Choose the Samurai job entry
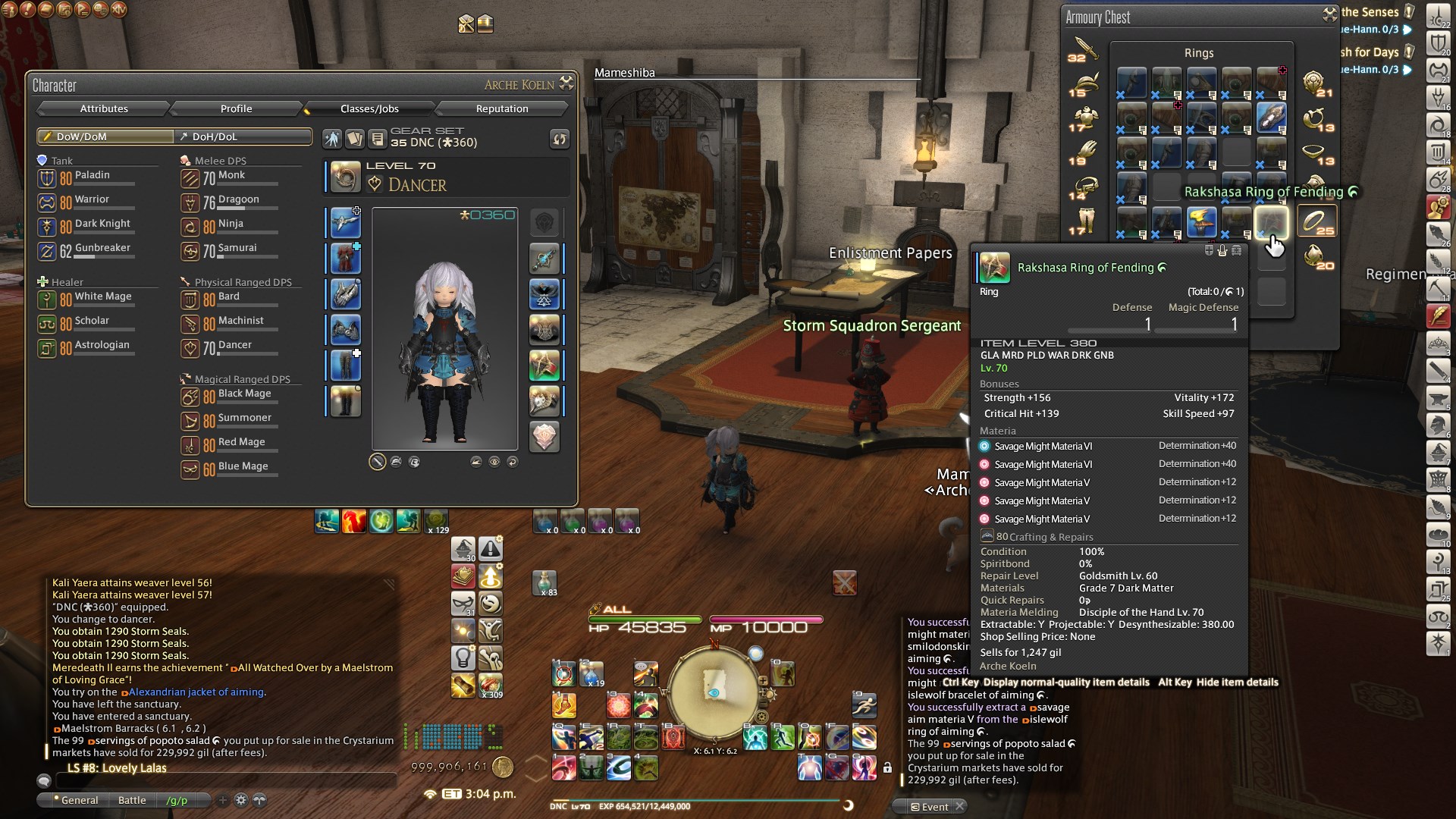 (237, 248)
